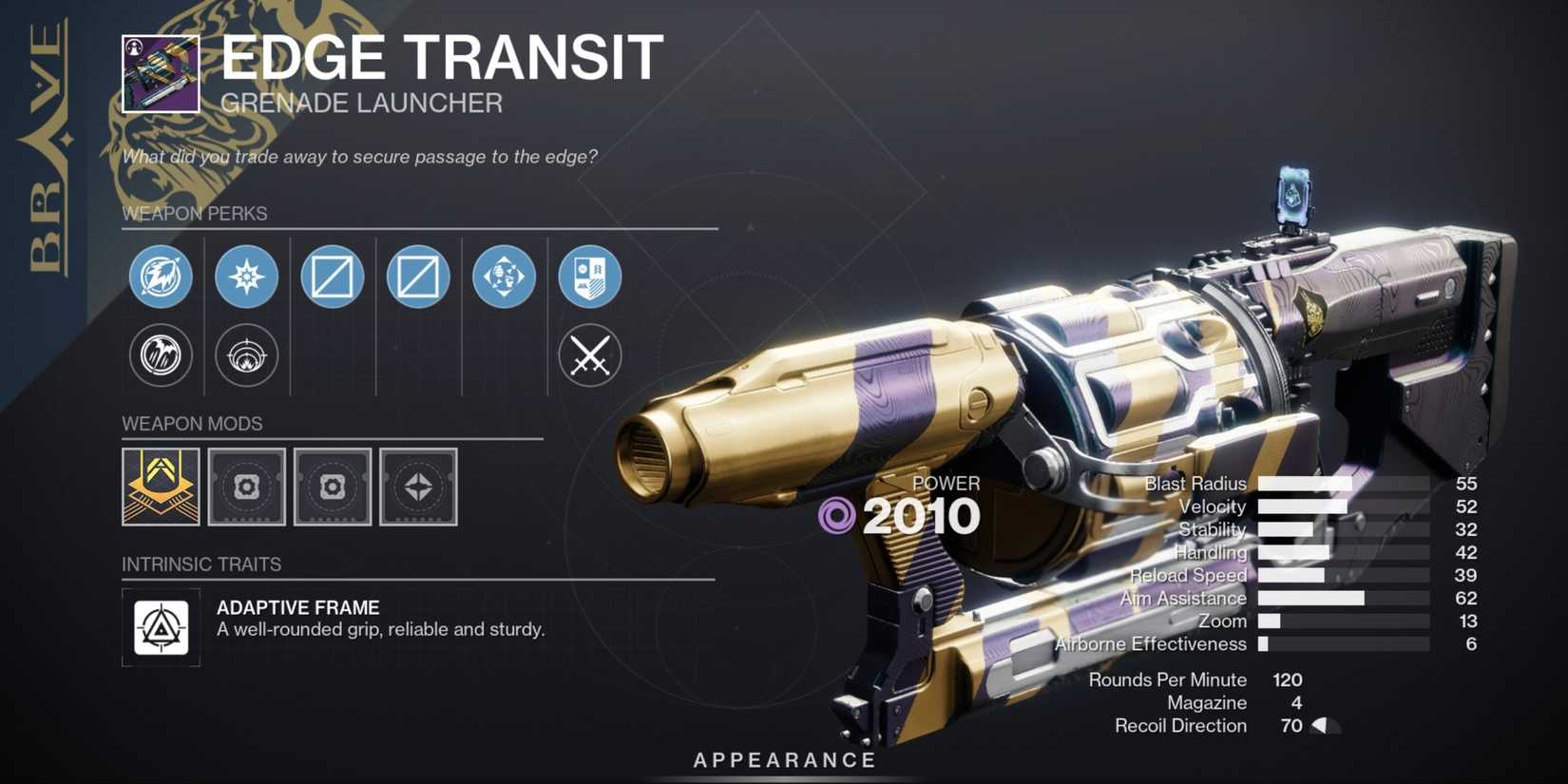Open the Appearance tab at the bottom
Viewport: 1568px width, 784px height.
coord(783,759)
